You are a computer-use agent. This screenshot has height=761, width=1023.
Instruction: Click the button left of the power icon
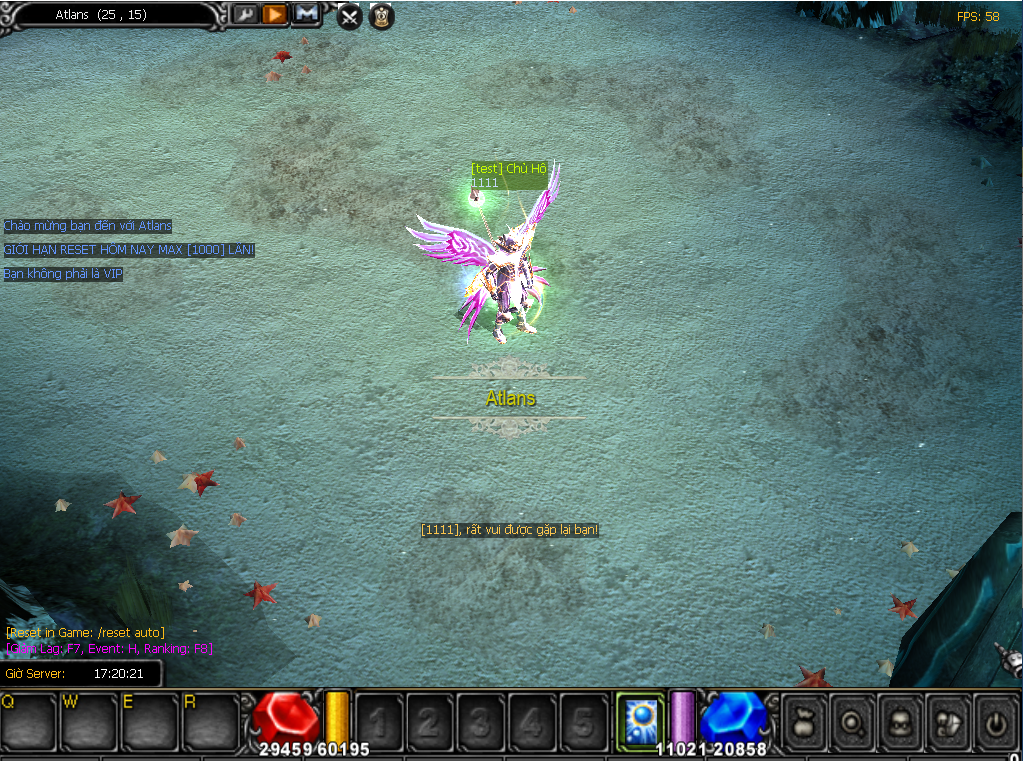[946, 720]
